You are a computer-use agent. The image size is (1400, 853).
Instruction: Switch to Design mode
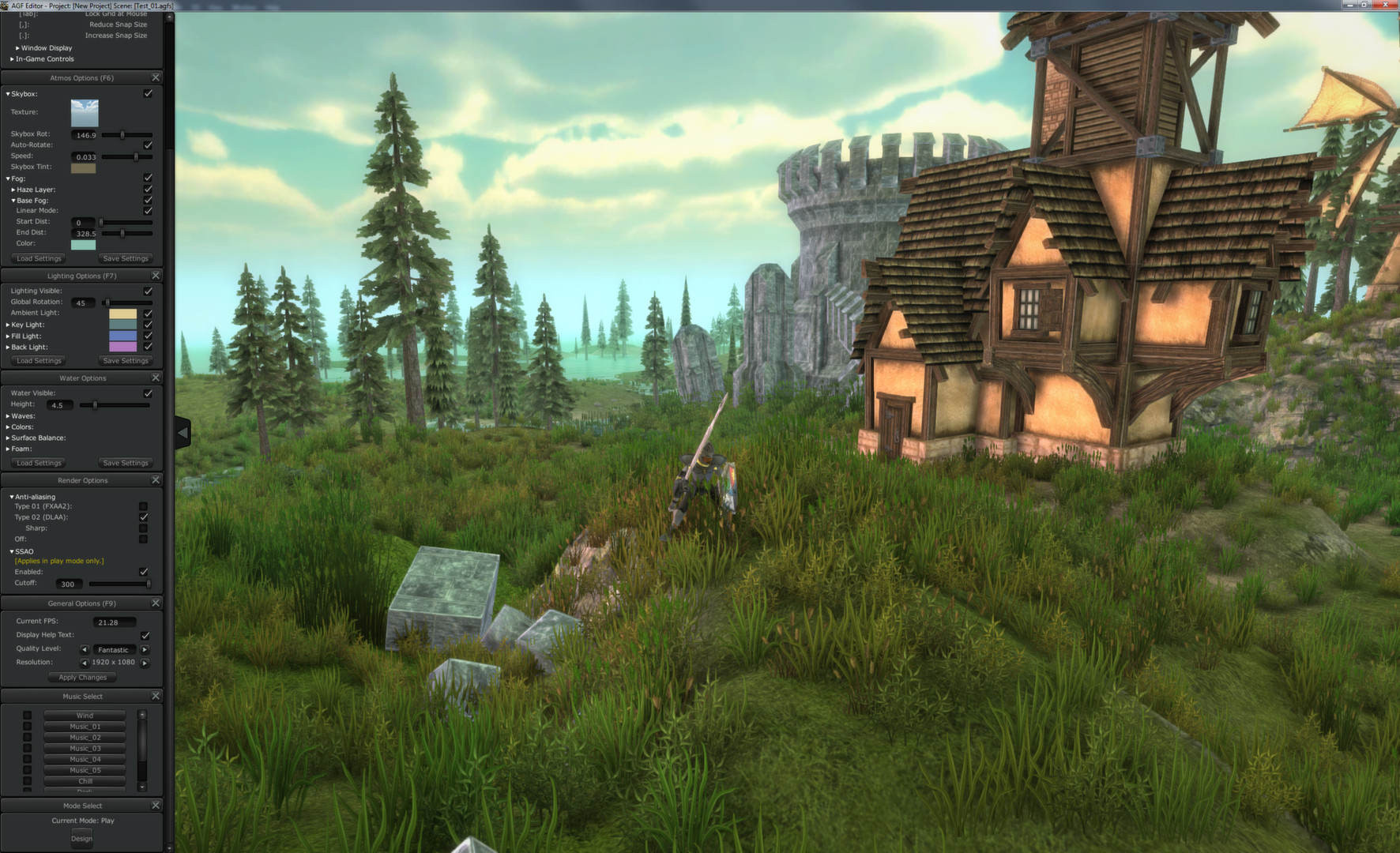(81, 838)
